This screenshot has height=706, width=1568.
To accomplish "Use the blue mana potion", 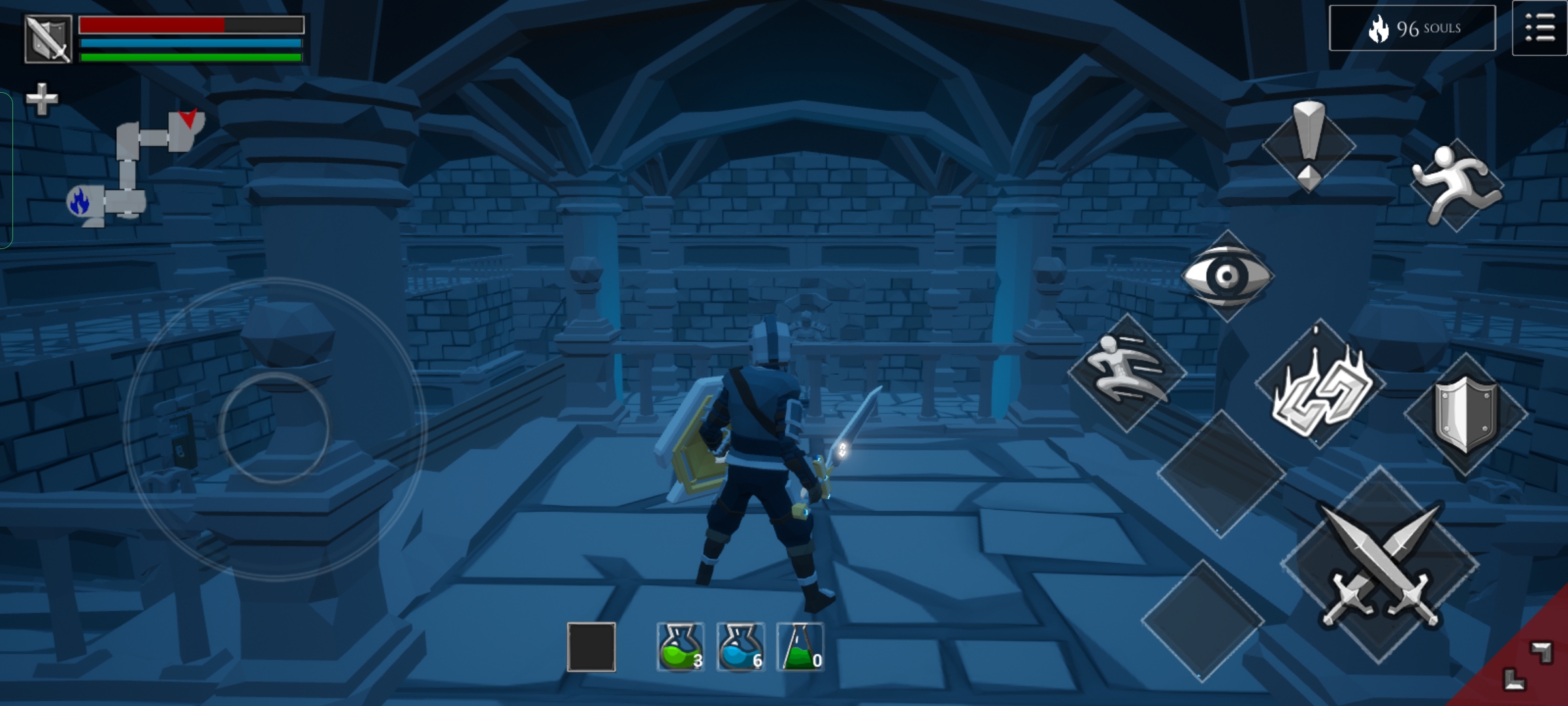I will pyautogui.click(x=740, y=647).
